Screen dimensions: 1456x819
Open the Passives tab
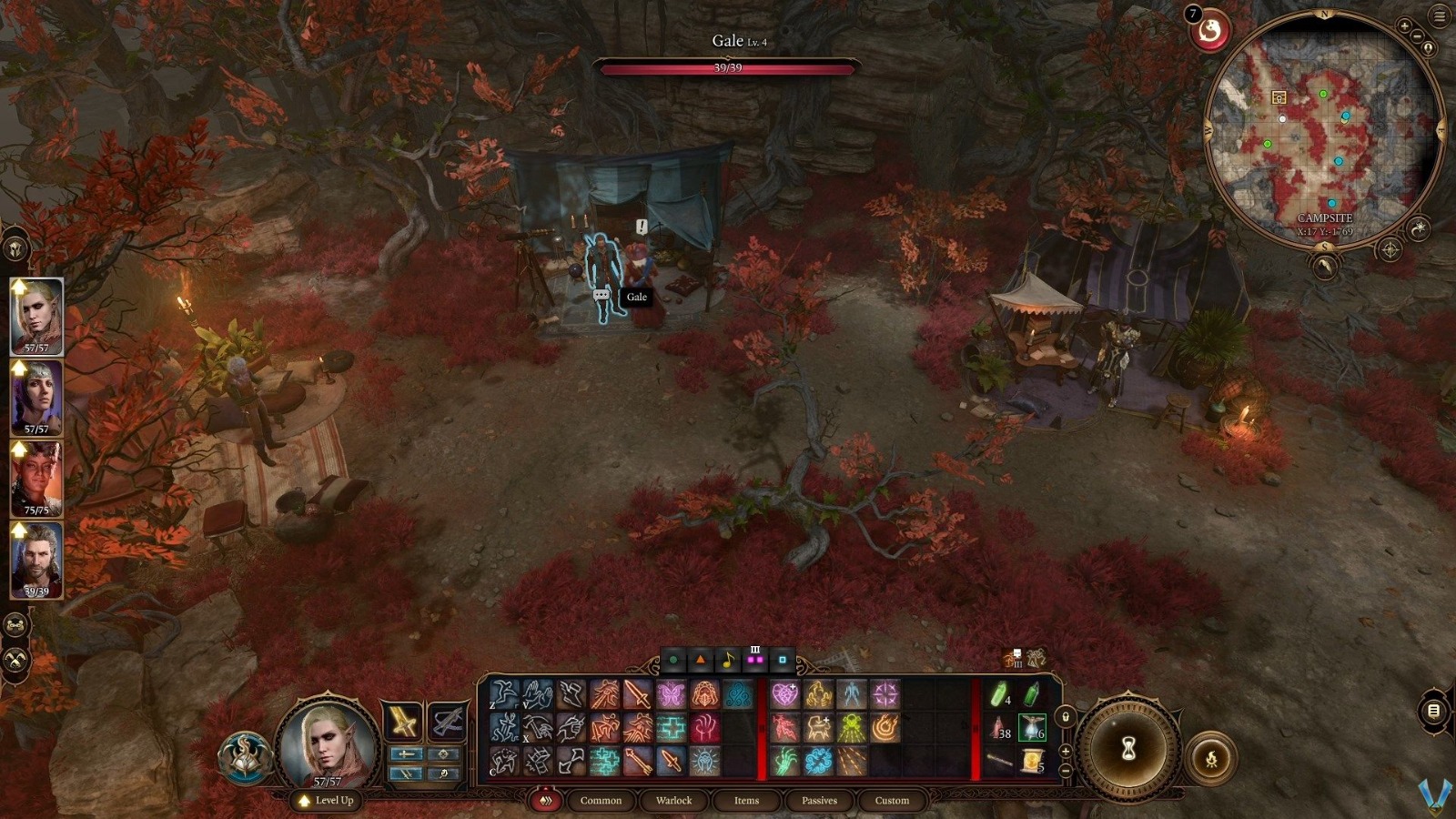(818, 801)
